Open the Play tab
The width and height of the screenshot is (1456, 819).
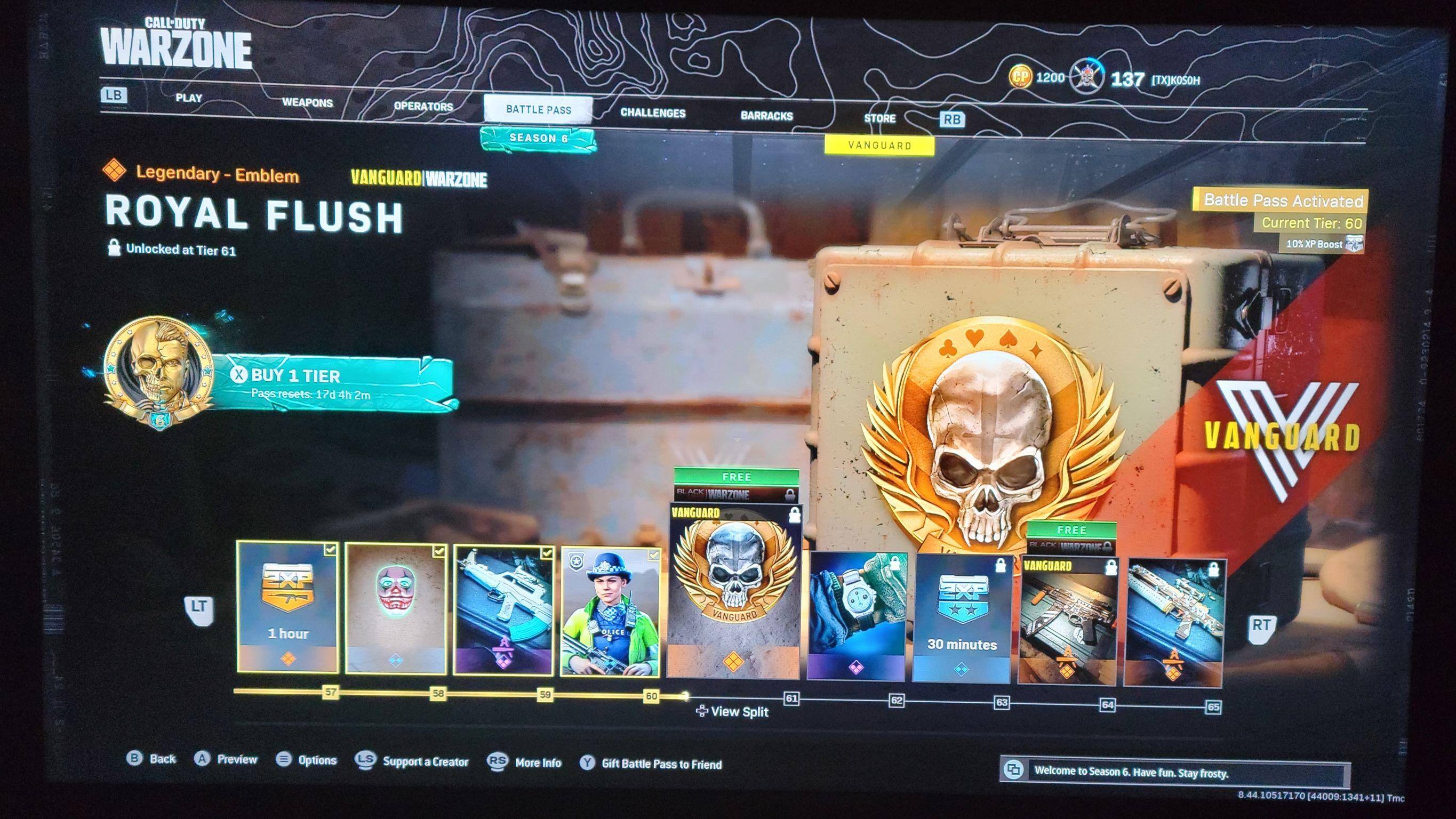point(189,98)
